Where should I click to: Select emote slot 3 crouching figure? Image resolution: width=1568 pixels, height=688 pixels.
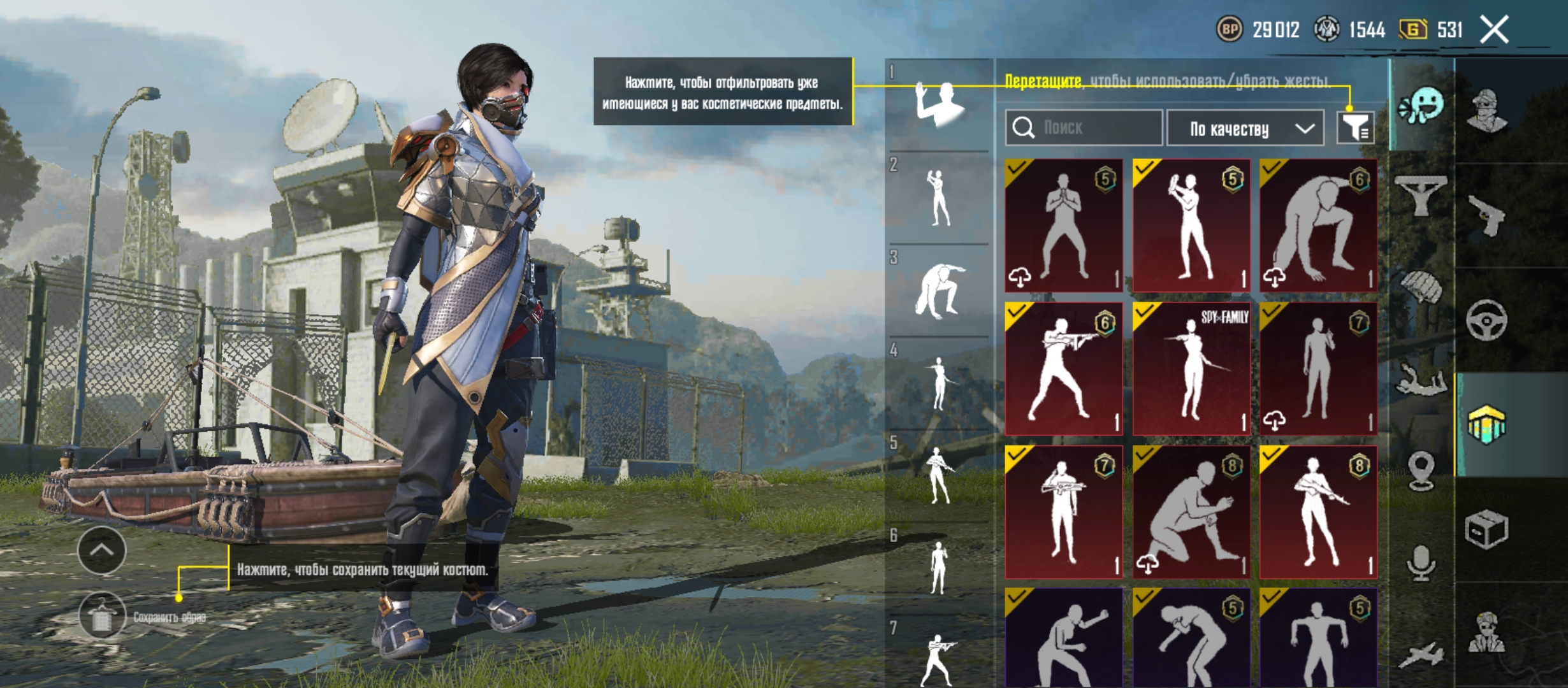938,290
